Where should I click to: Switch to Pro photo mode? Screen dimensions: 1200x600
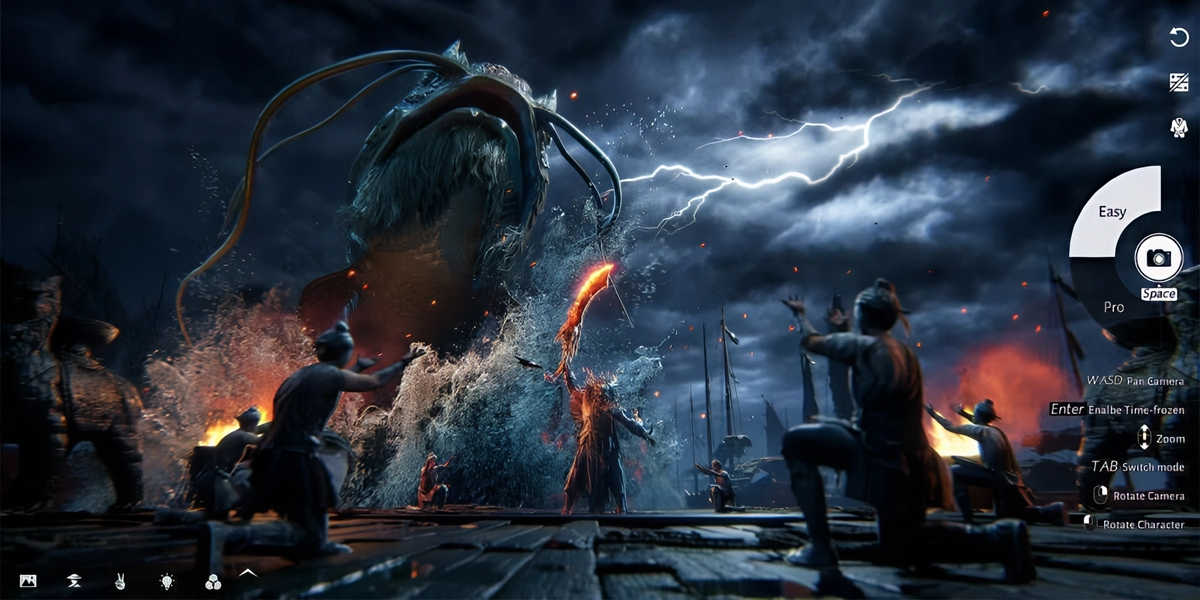pos(1114,306)
